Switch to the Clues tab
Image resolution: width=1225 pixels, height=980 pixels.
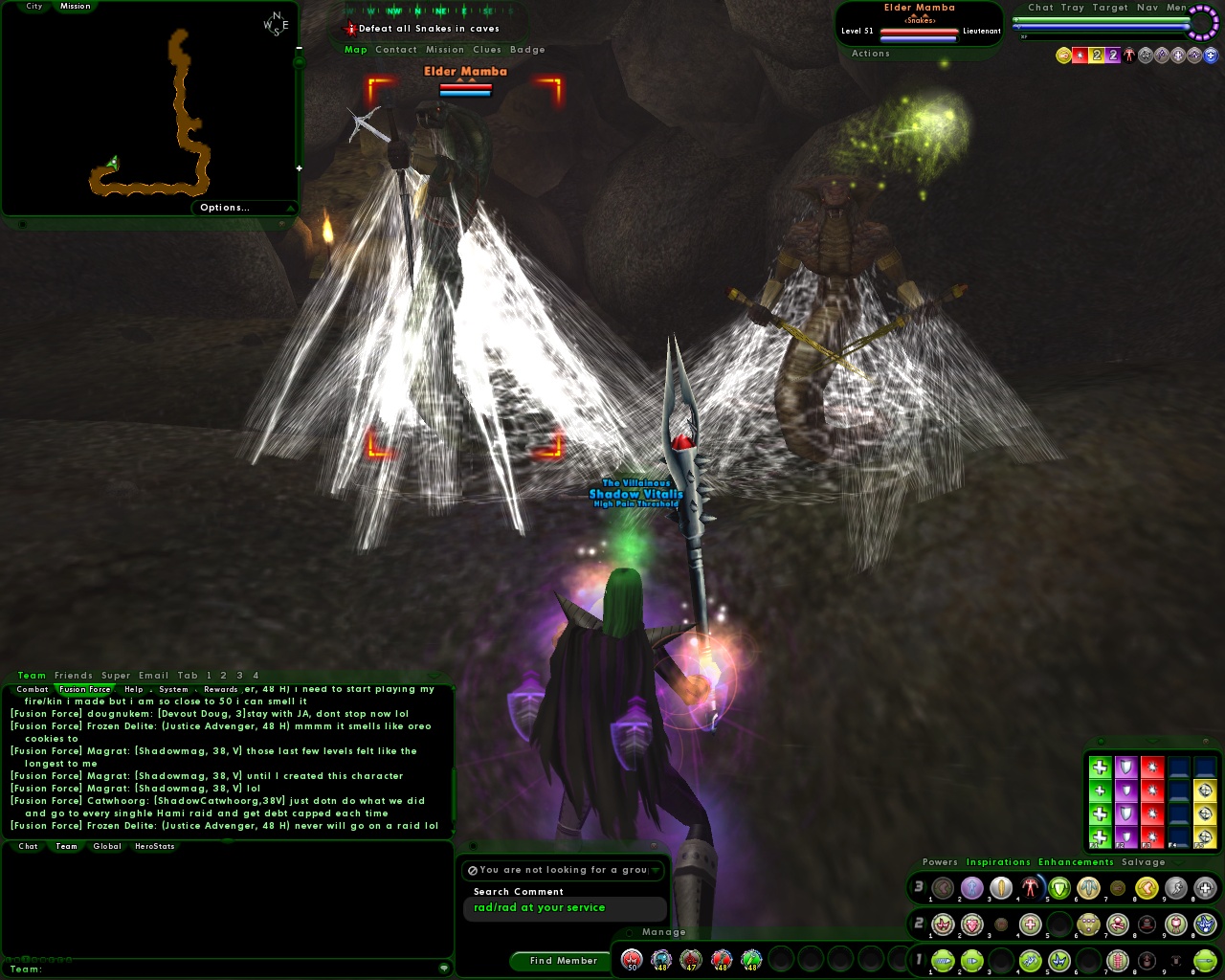(x=488, y=50)
